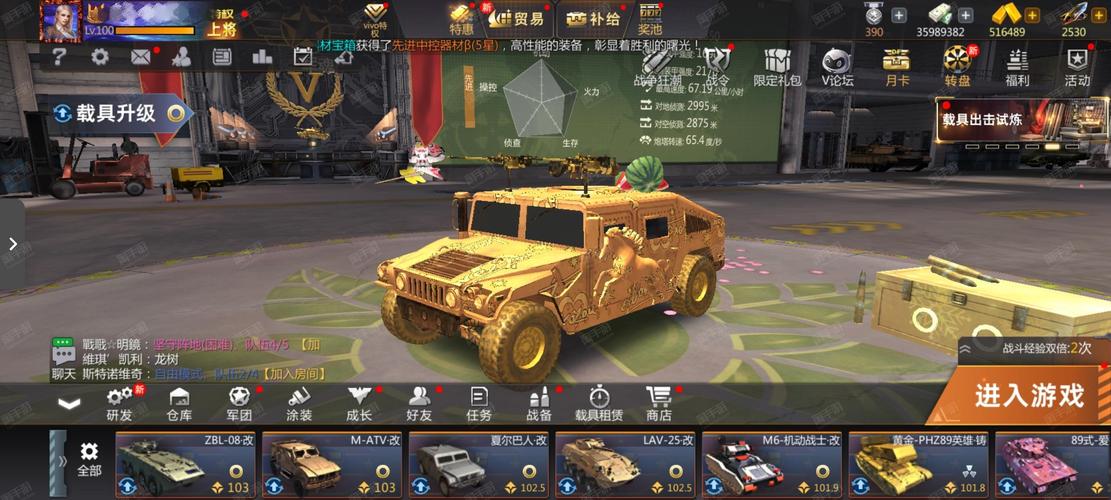Open the 月卡 monthly card offer
Viewport: 1111px width, 500px height.
[896, 65]
